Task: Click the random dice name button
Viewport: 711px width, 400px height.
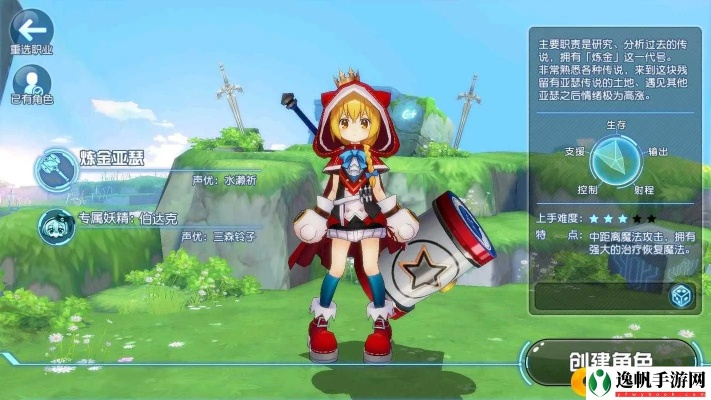Action: (x=679, y=296)
